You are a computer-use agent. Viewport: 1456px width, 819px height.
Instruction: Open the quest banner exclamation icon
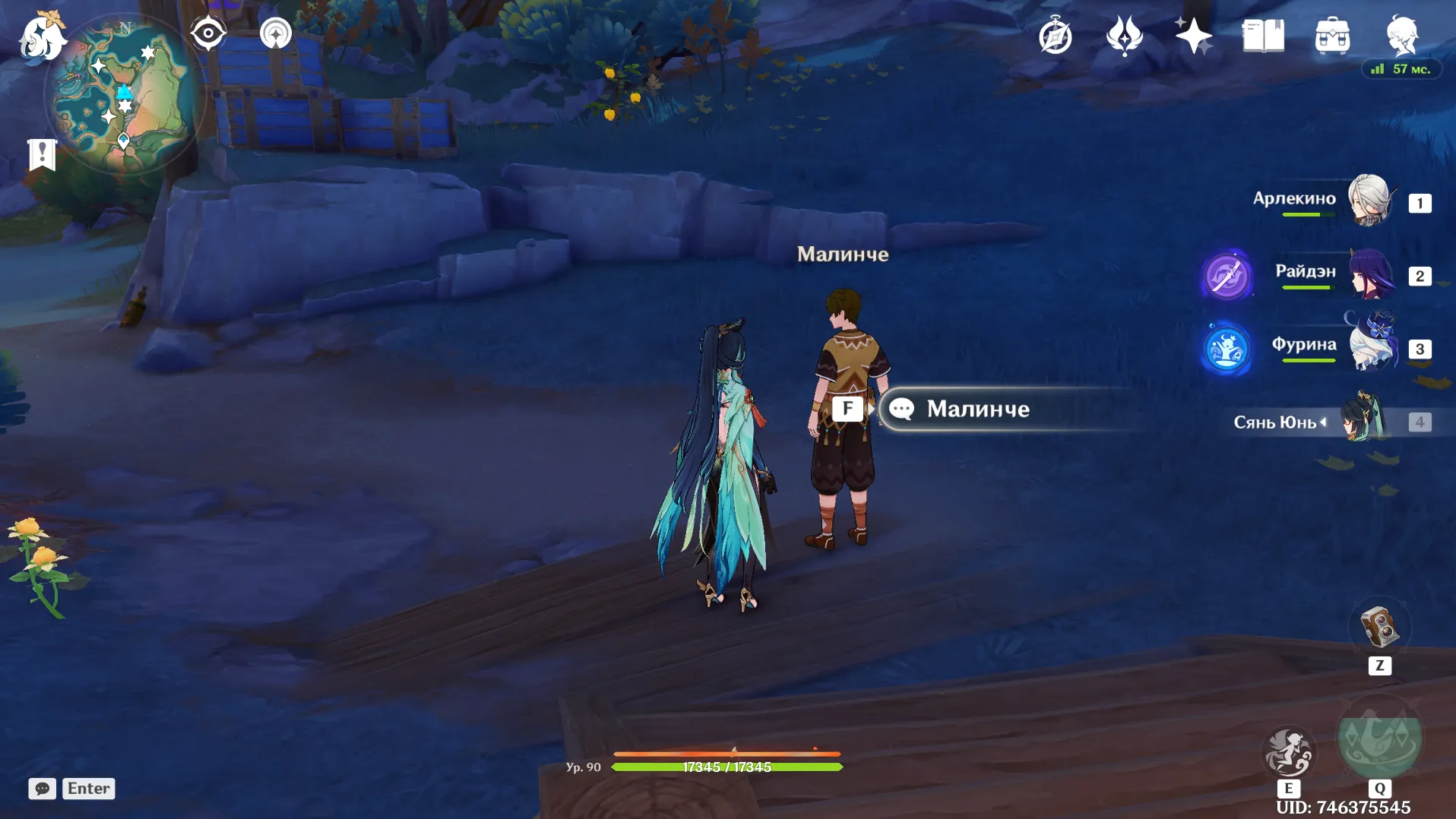42,155
